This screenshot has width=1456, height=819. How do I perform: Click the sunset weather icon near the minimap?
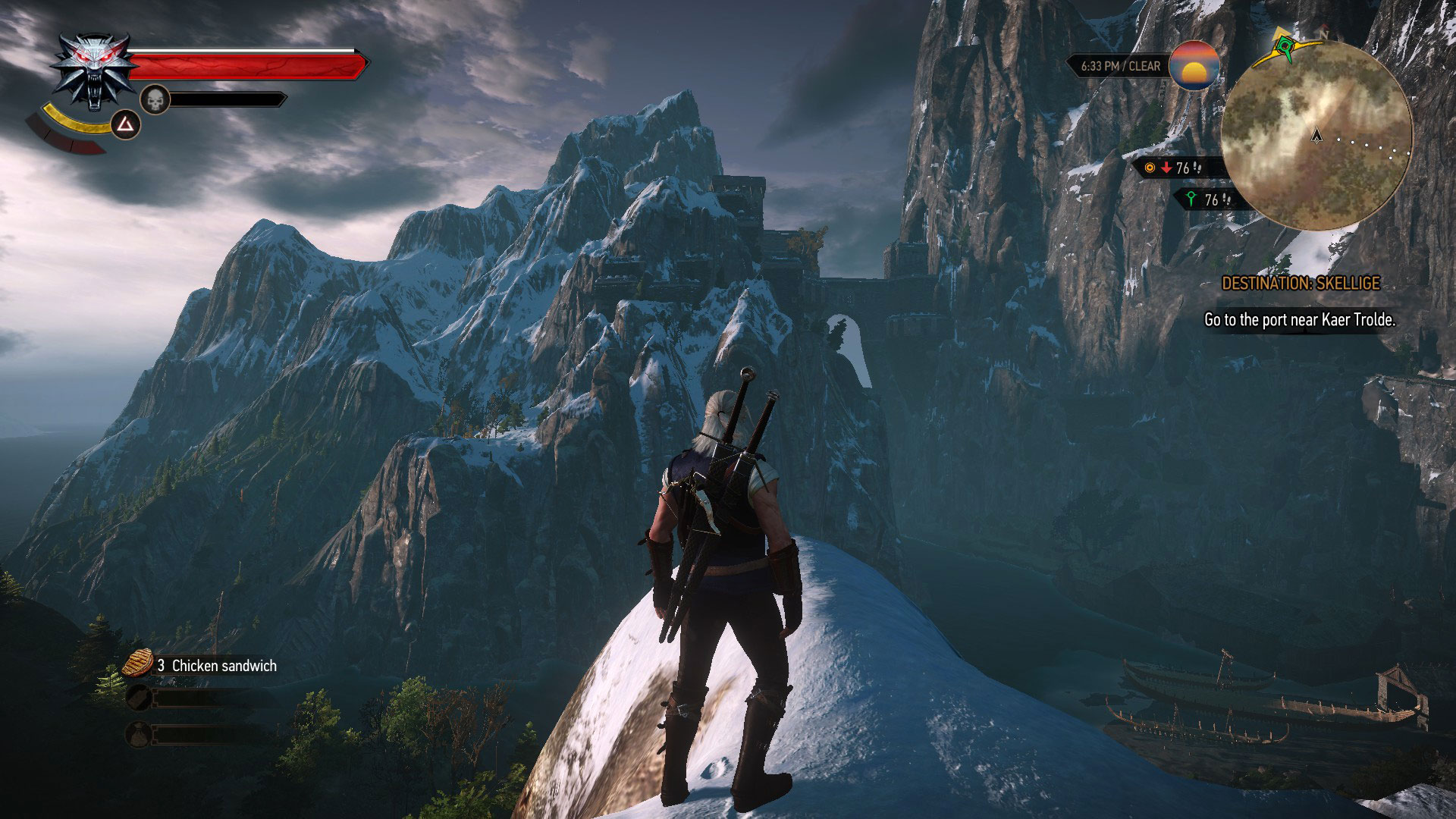pyautogui.click(x=1194, y=67)
